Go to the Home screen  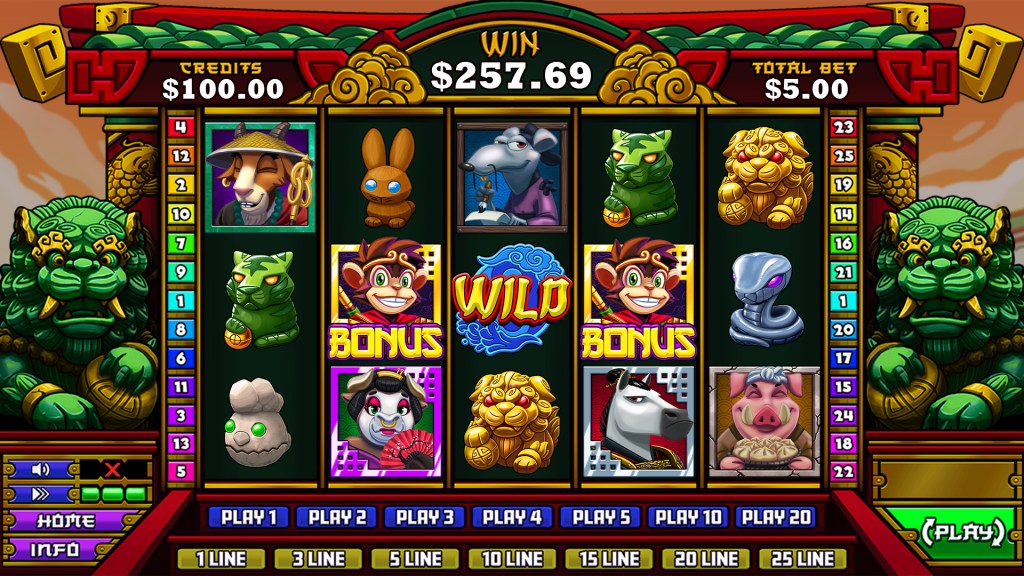coord(66,521)
